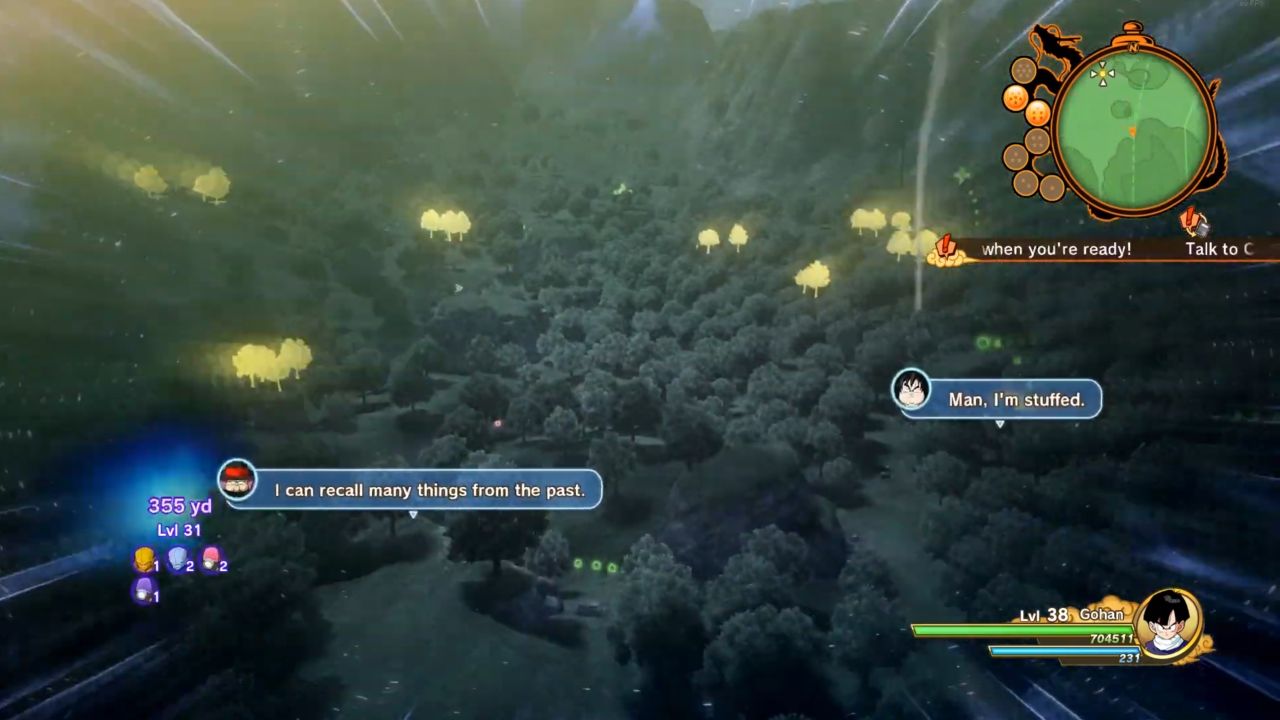1280x720 pixels.
Task: Choose the pink enemy type icon
Action: coord(210,560)
